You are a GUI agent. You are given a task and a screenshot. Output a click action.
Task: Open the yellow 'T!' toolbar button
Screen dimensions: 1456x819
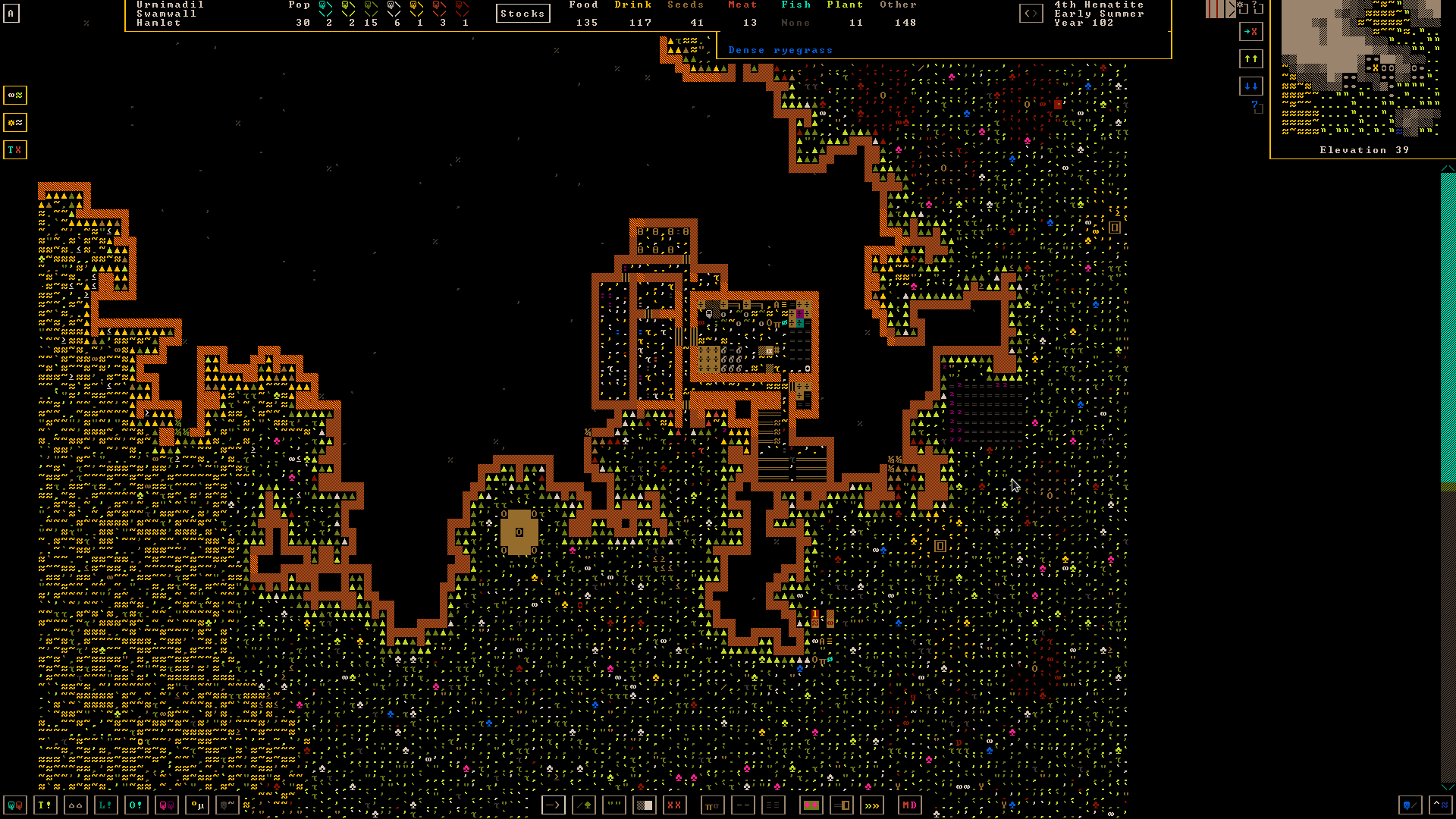click(45, 805)
